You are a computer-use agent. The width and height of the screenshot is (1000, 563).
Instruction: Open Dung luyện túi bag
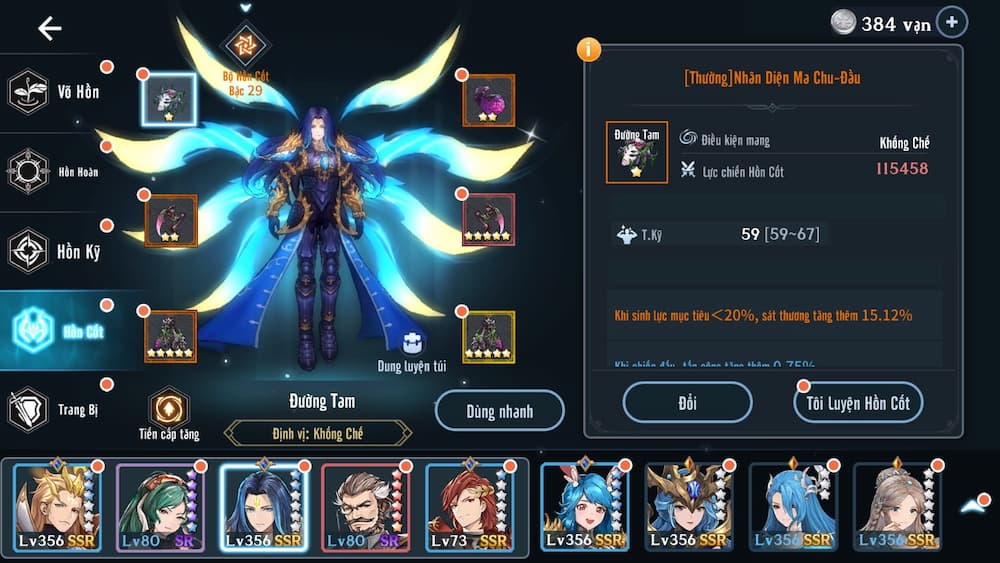click(412, 345)
